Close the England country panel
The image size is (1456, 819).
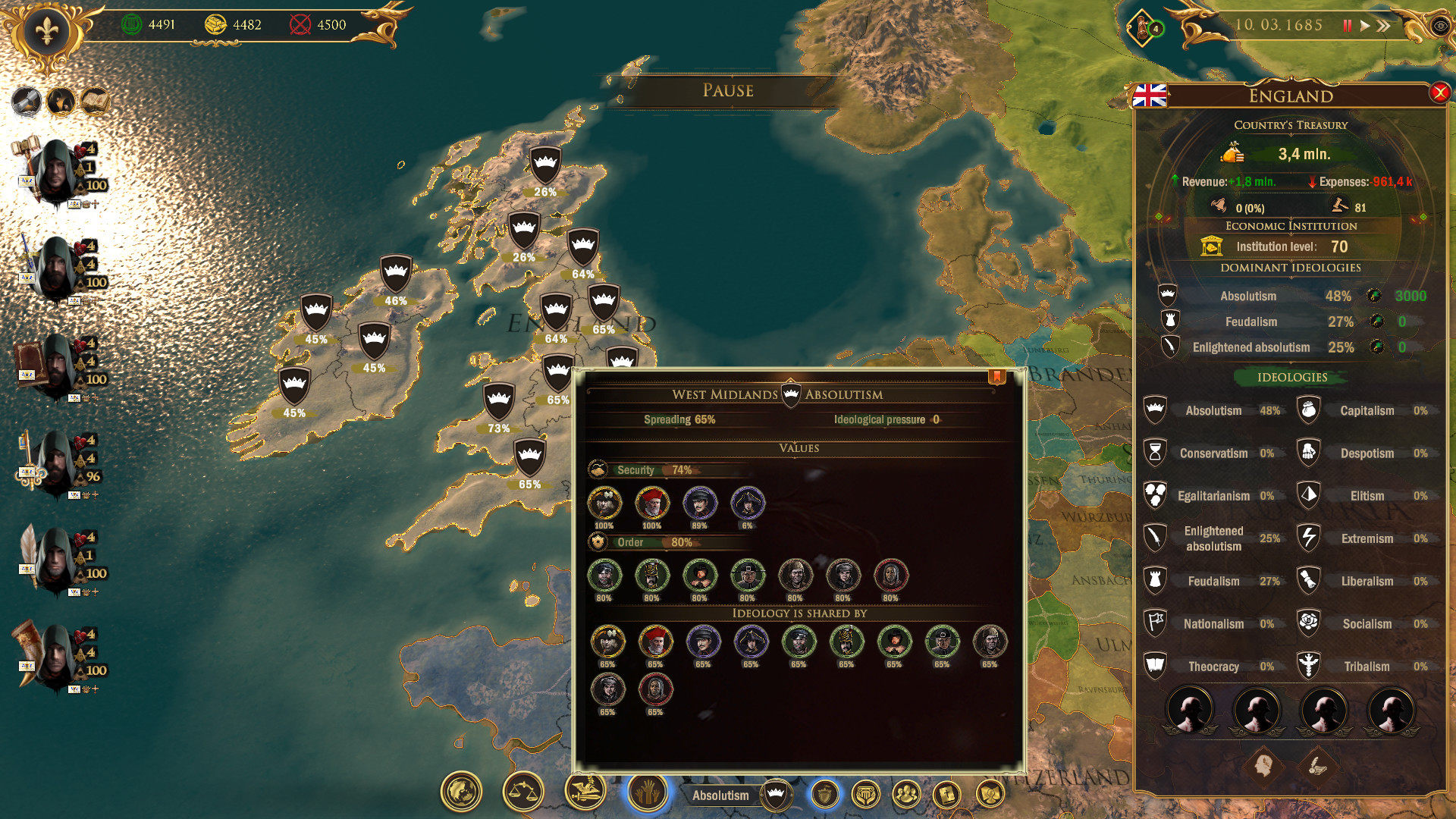(1439, 93)
